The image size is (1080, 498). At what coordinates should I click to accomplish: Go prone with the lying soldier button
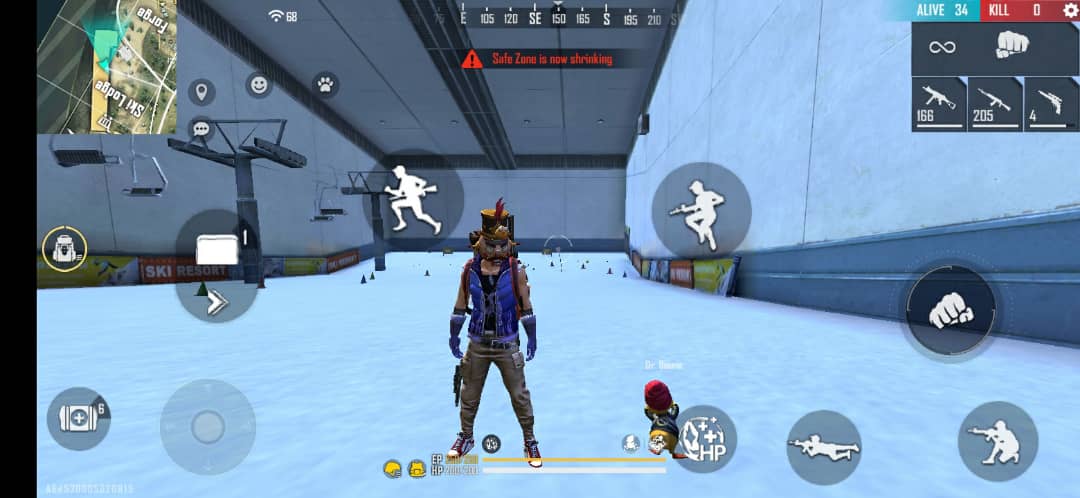(x=824, y=447)
